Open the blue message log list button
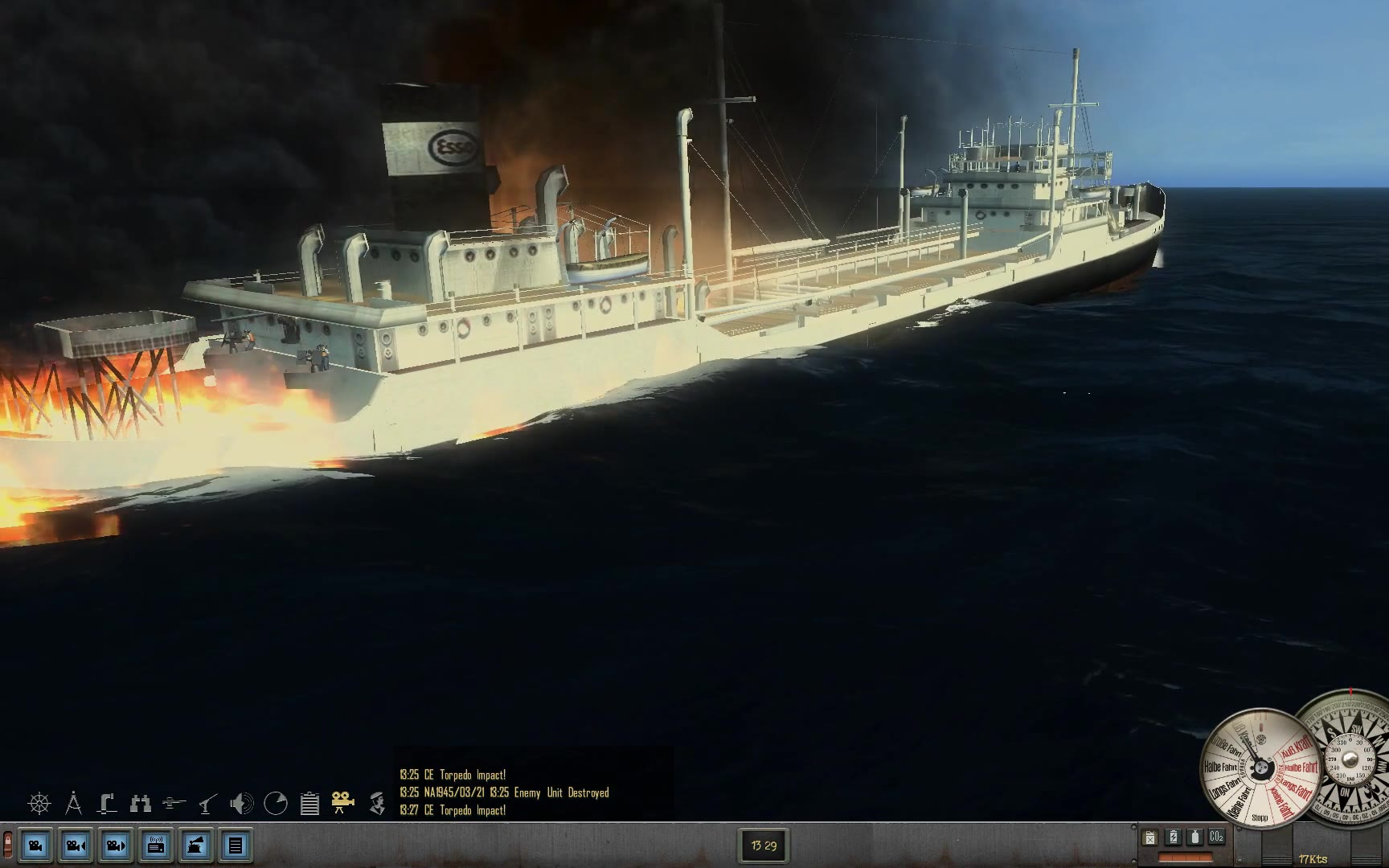 tap(236, 845)
